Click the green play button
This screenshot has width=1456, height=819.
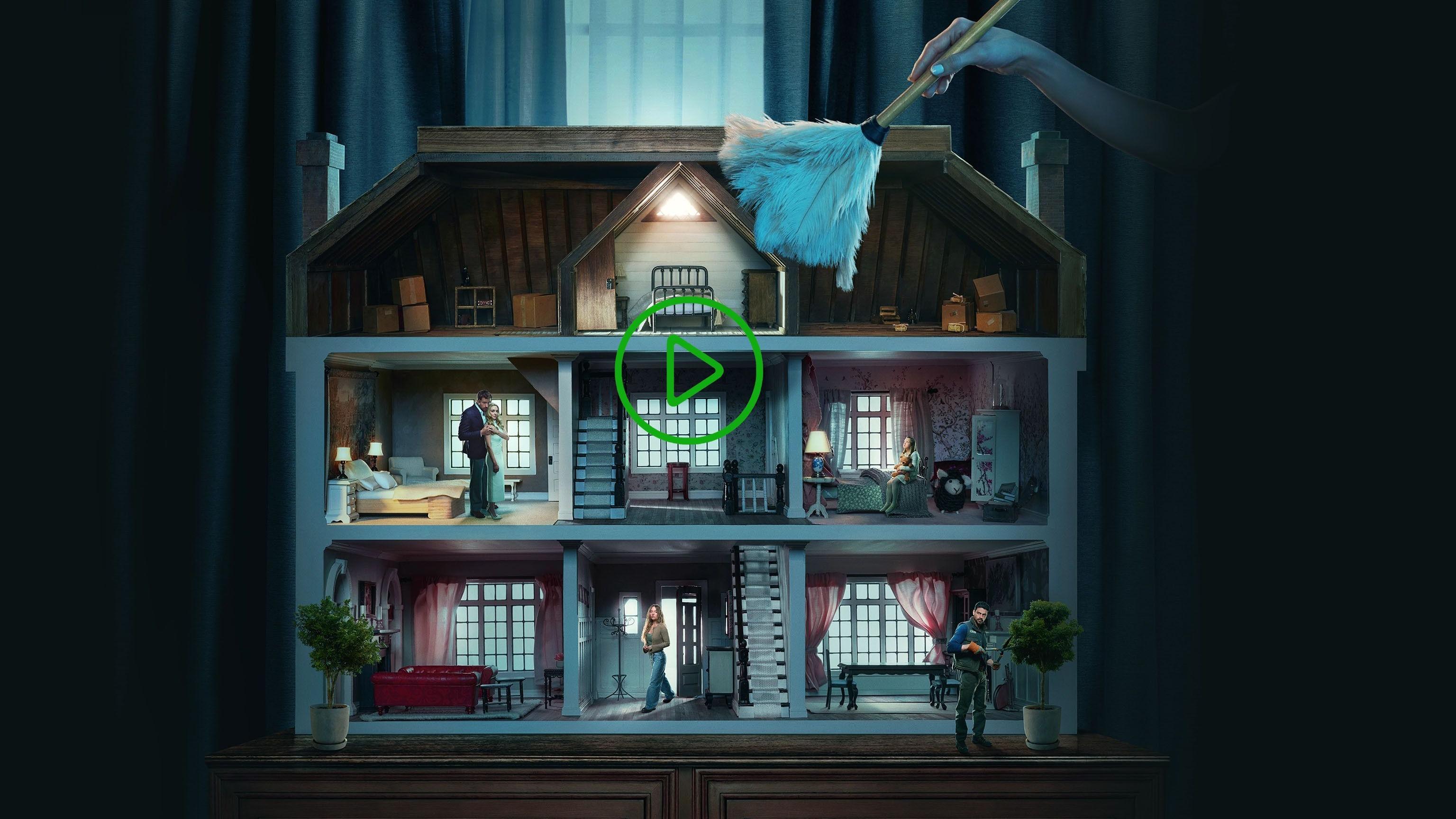click(689, 370)
